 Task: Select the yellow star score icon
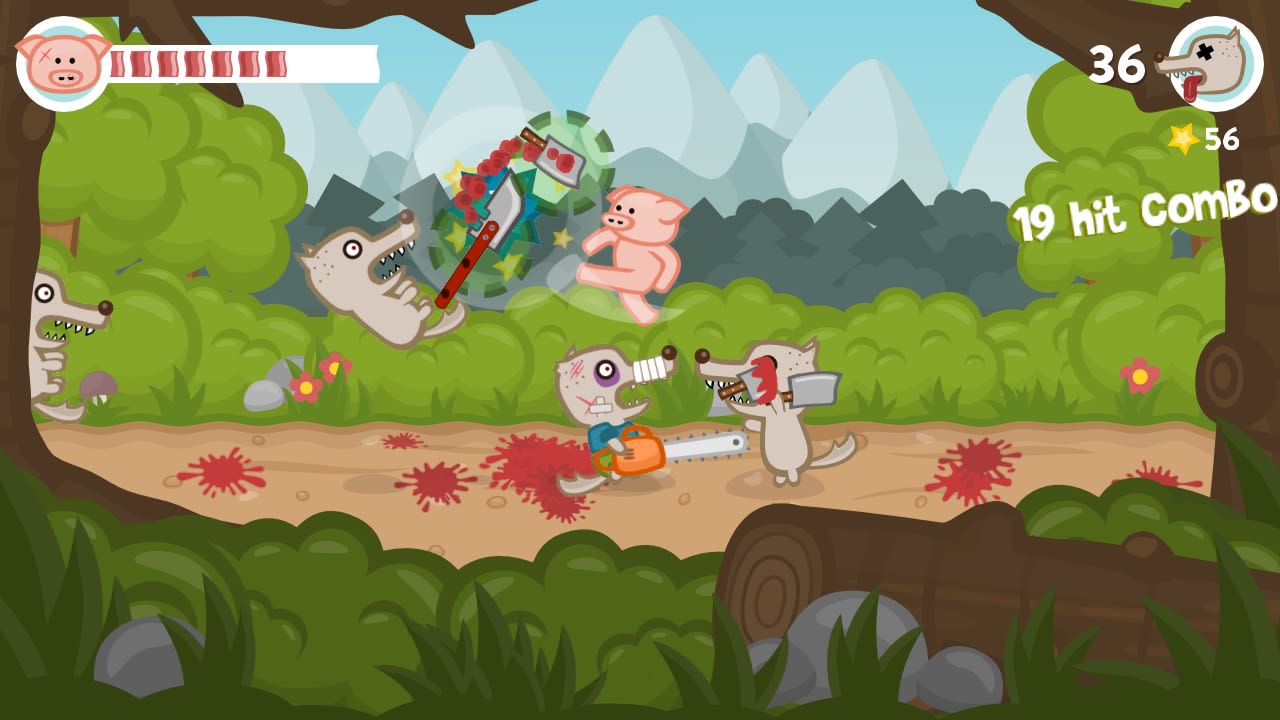click(x=1184, y=136)
